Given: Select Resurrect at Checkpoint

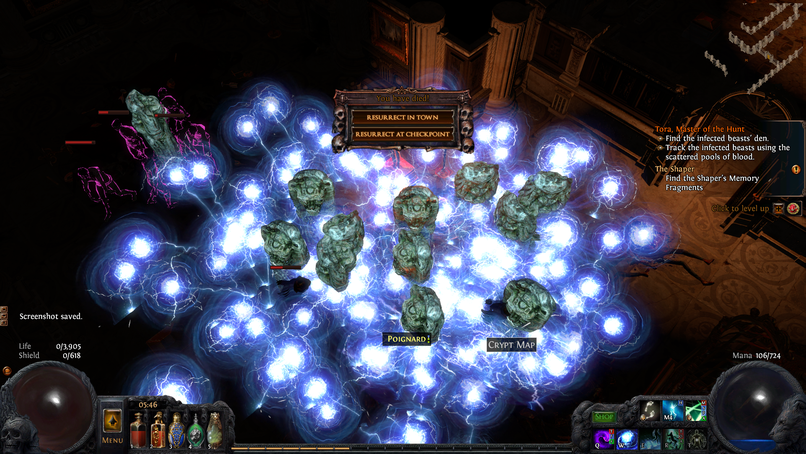Looking at the screenshot, I should 401,134.
